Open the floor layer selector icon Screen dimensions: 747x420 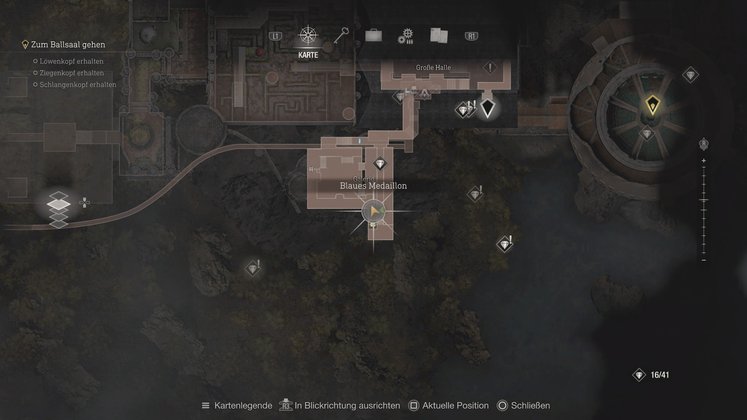pos(59,205)
